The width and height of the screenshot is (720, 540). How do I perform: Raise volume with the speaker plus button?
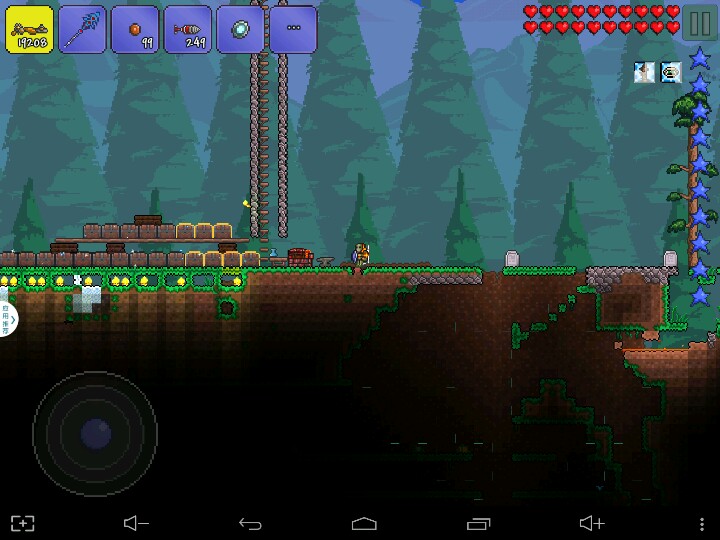pos(592,523)
